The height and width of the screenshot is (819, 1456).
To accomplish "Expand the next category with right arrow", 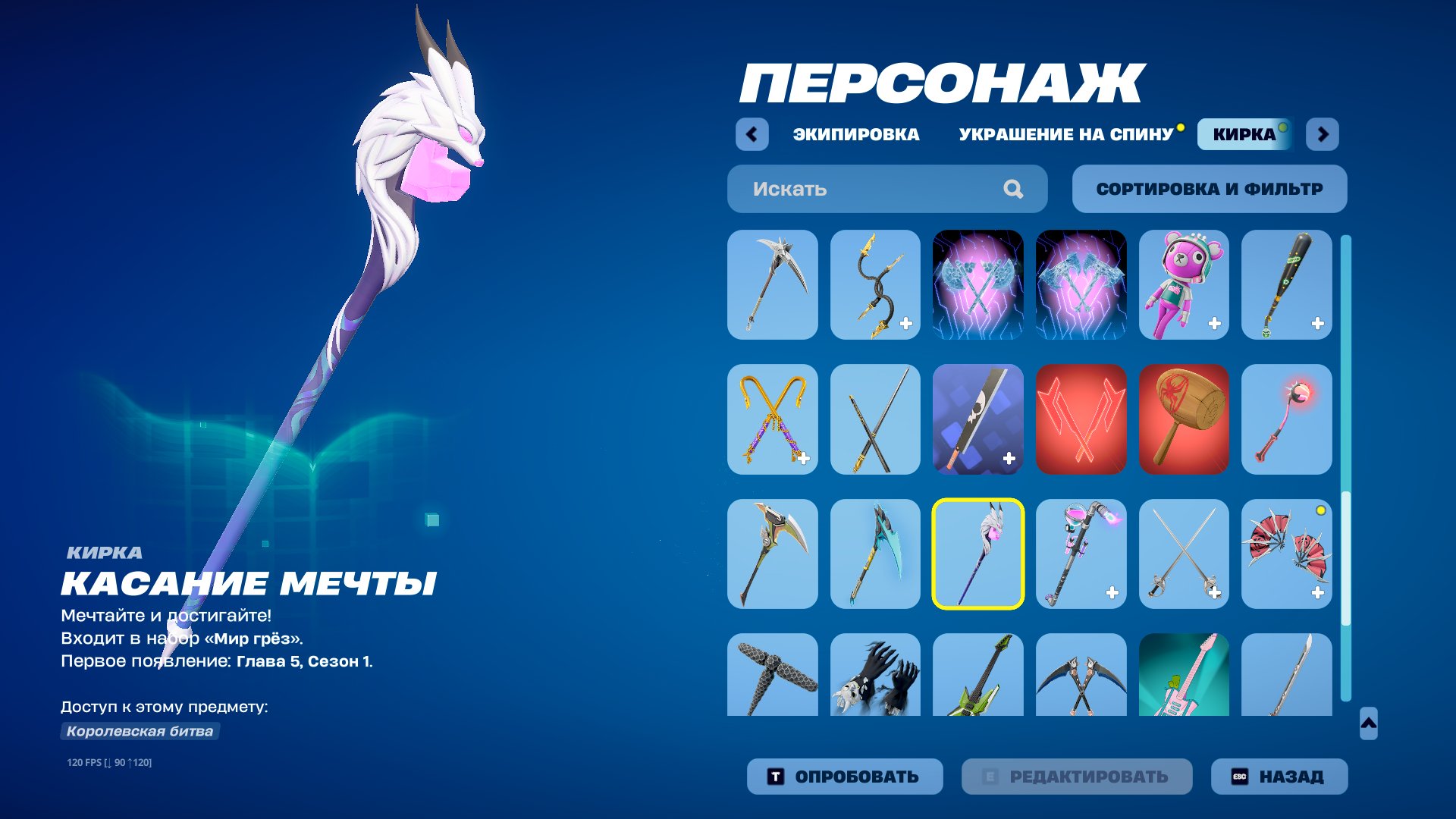I will [1325, 133].
